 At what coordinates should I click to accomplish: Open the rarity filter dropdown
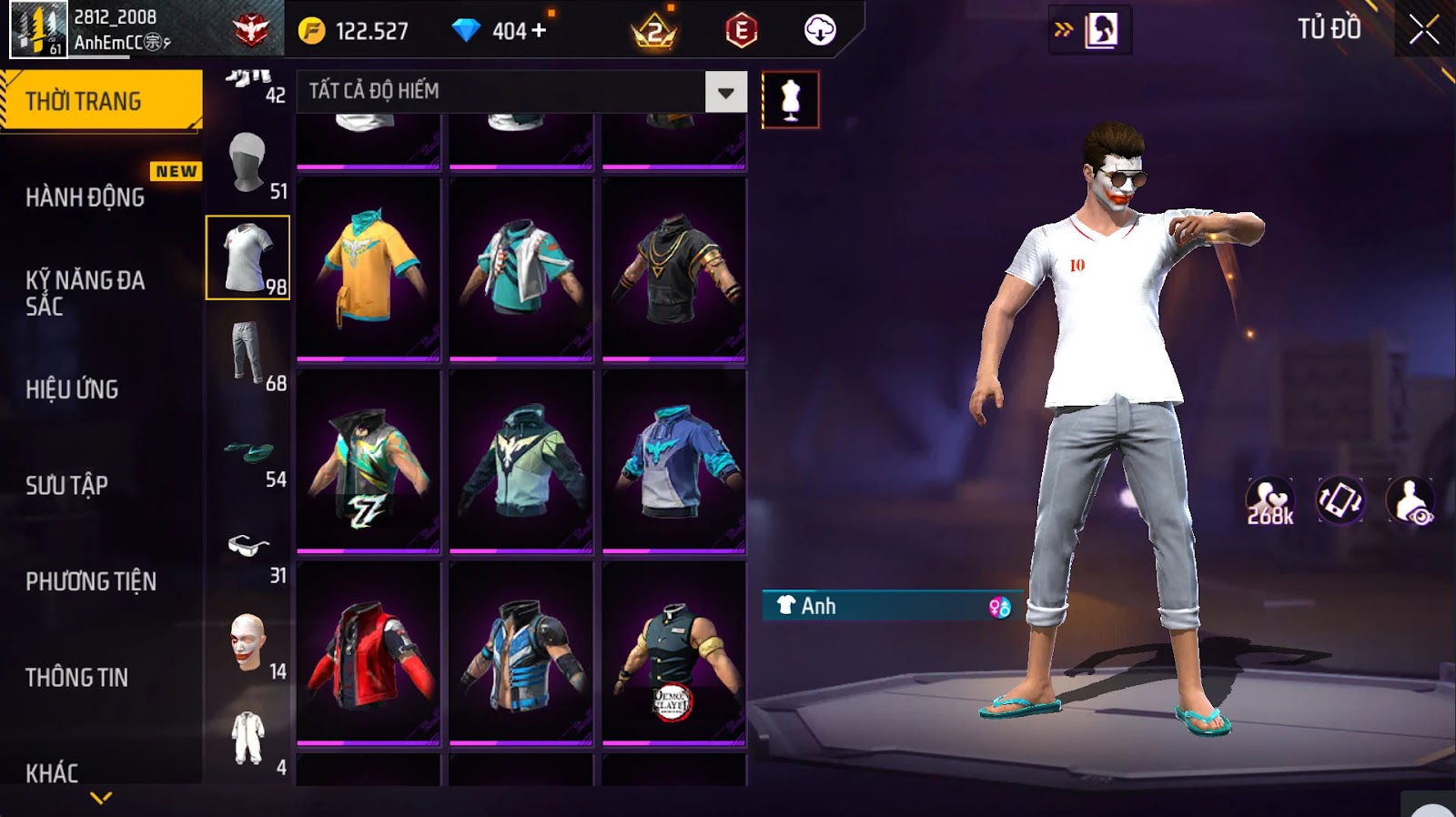[x=725, y=92]
